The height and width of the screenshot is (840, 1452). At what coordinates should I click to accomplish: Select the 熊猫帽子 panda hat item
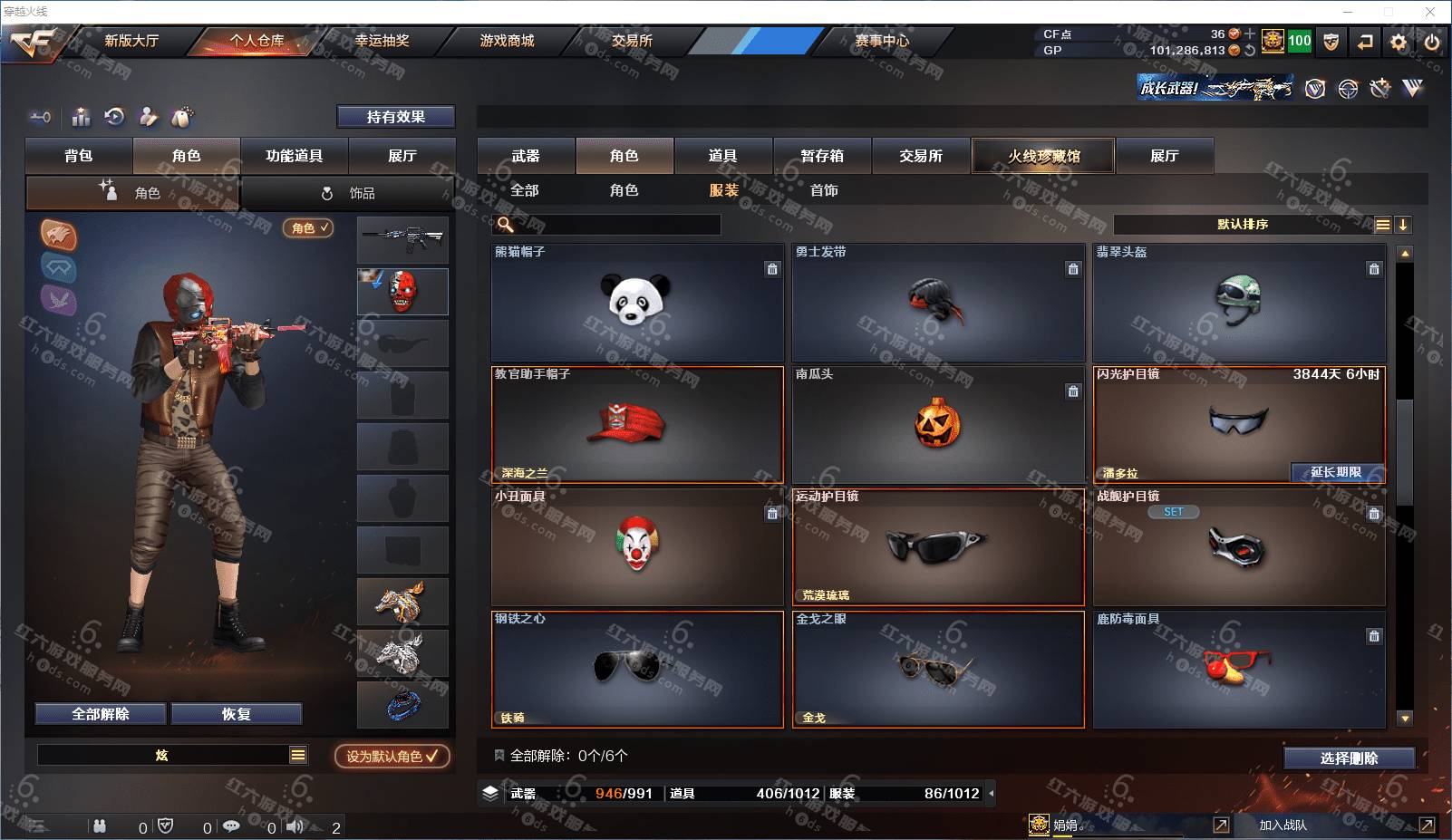[x=636, y=302]
